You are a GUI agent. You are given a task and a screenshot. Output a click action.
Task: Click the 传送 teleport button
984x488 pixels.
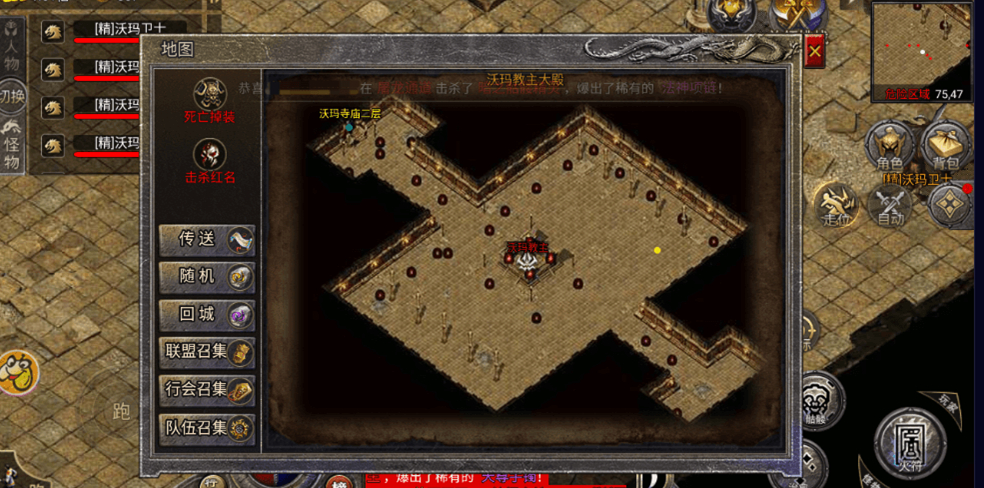tap(206, 240)
